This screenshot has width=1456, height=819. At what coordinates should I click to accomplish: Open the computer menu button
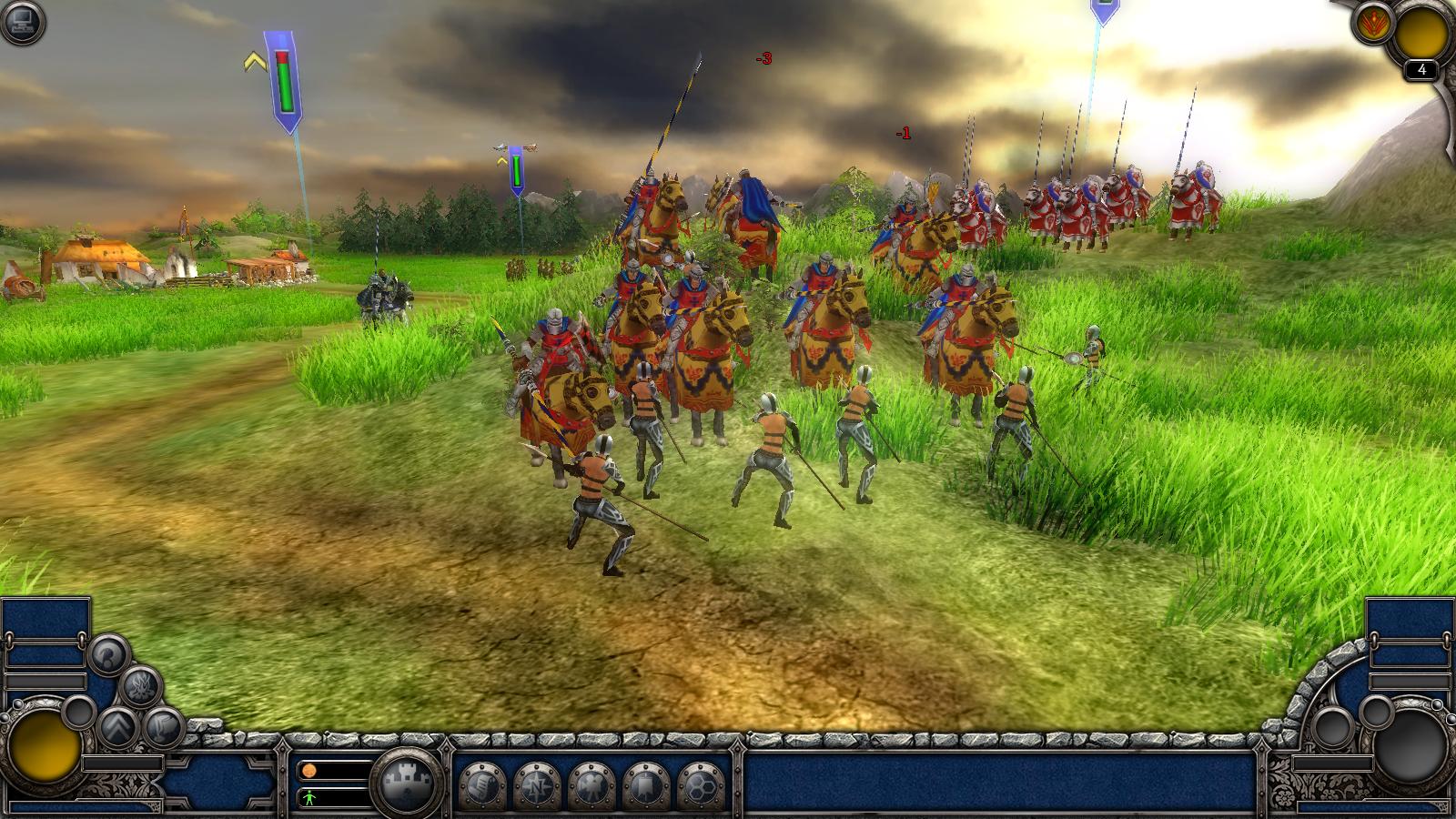pyautogui.click(x=22, y=23)
